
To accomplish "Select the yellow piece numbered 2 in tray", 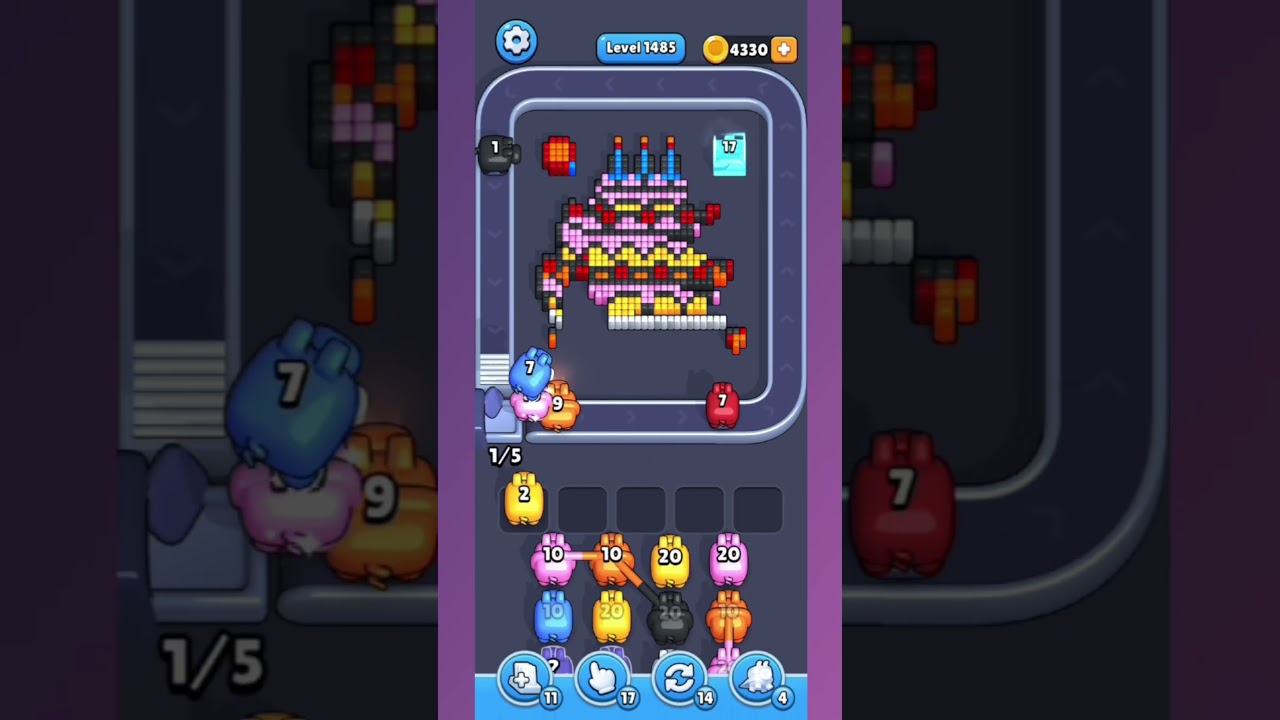I will click(522, 503).
